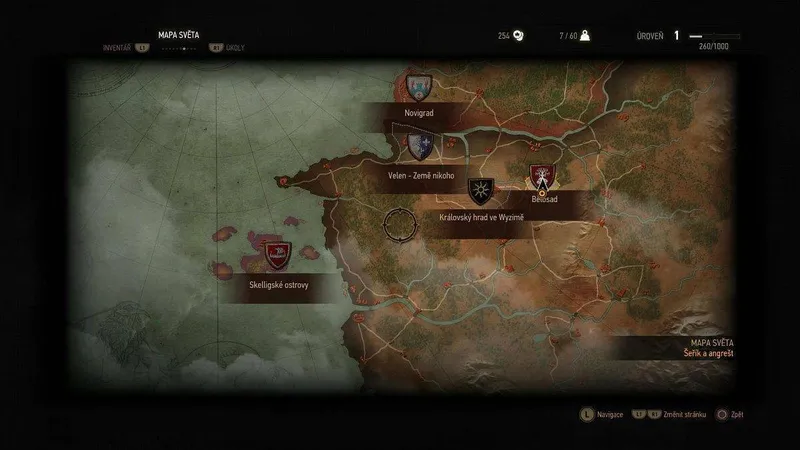Switch to the Úkoly tab

click(x=236, y=47)
